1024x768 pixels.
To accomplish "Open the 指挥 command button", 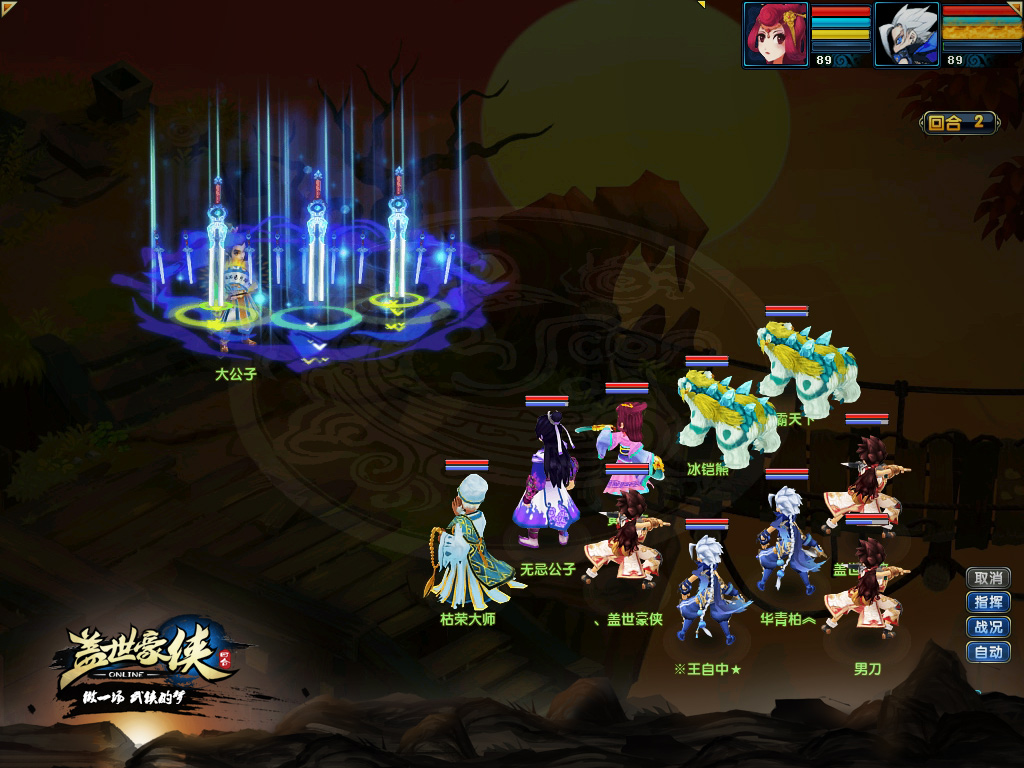I will (988, 603).
